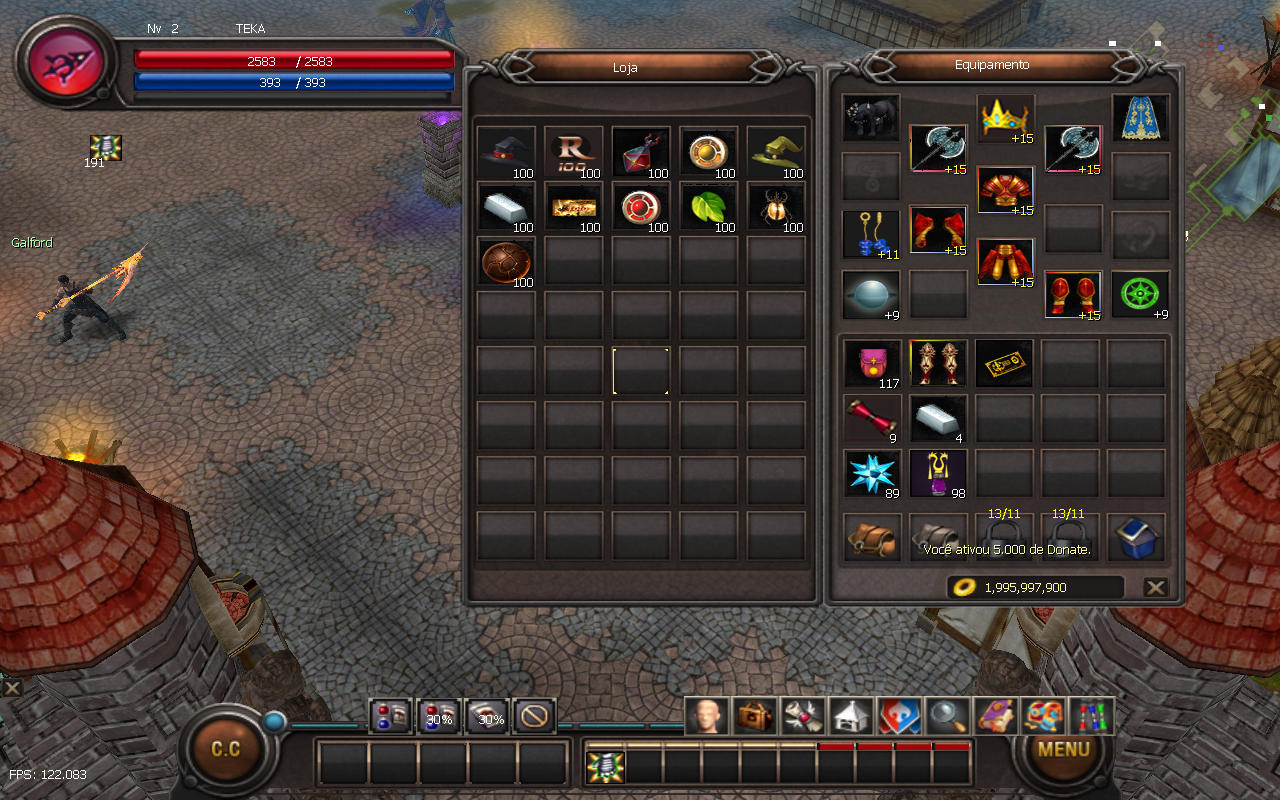Select the black panther mount slot
The height and width of the screenshot is (800, 1280).
tap(870, 119)
